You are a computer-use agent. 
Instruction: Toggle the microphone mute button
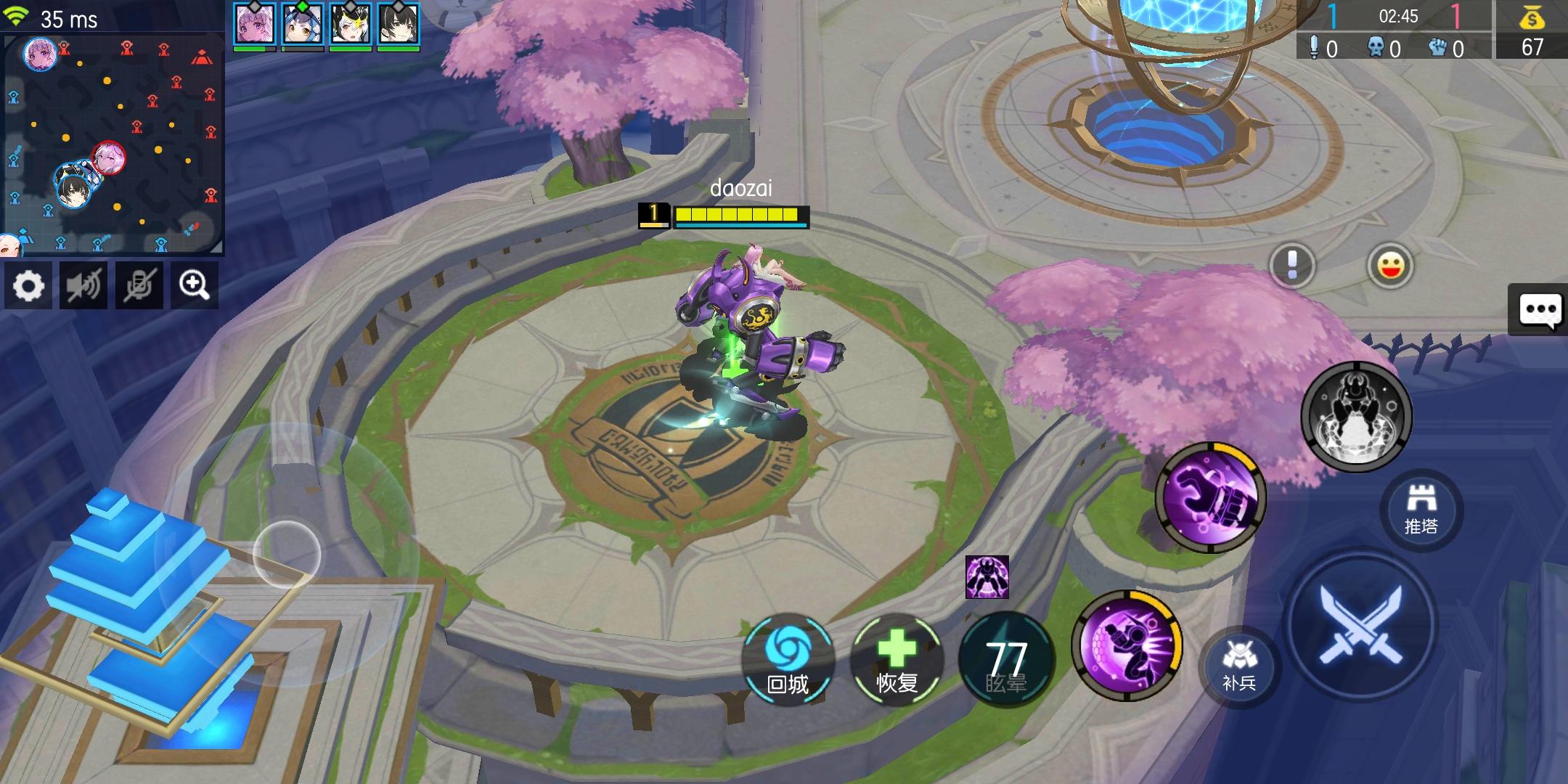pos(139,285)
